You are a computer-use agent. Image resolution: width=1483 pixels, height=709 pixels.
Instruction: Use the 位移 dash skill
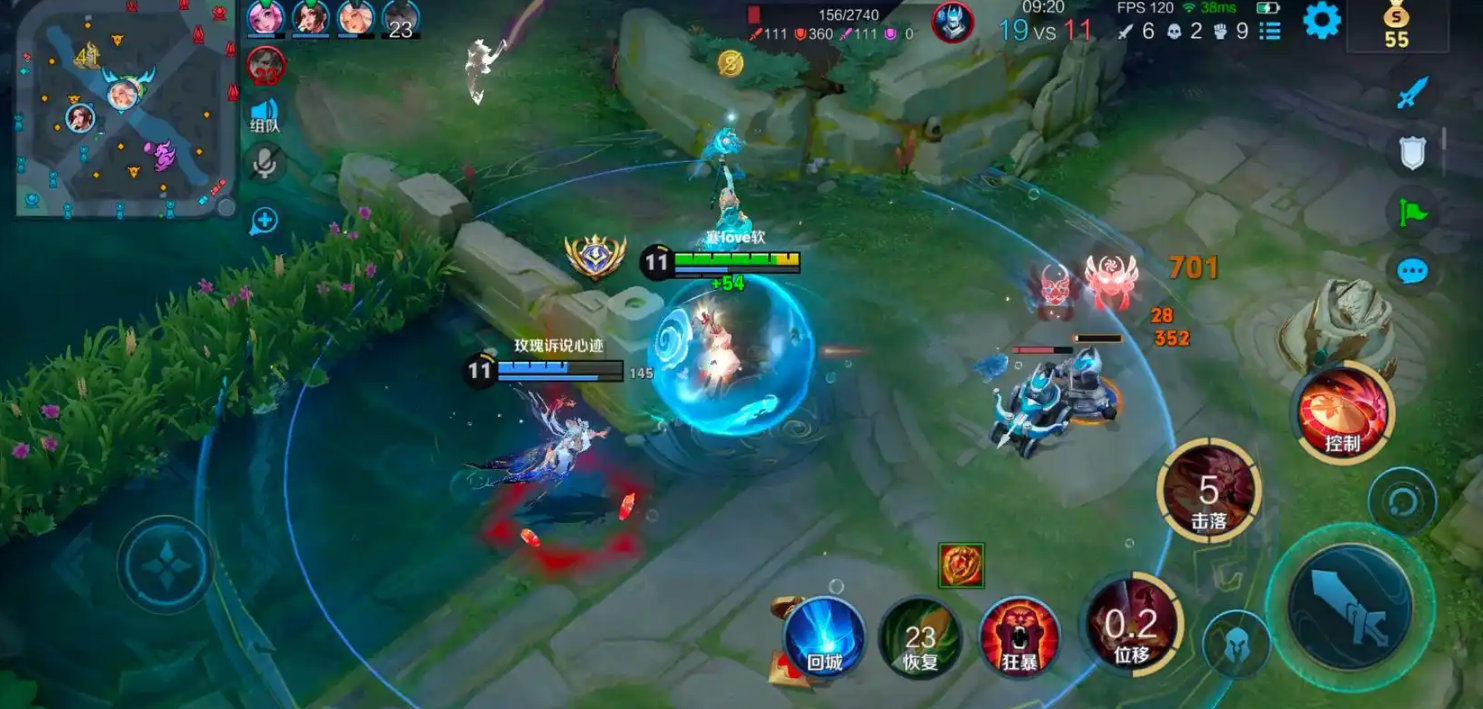pyautogui.click(x=1133, y=627)
